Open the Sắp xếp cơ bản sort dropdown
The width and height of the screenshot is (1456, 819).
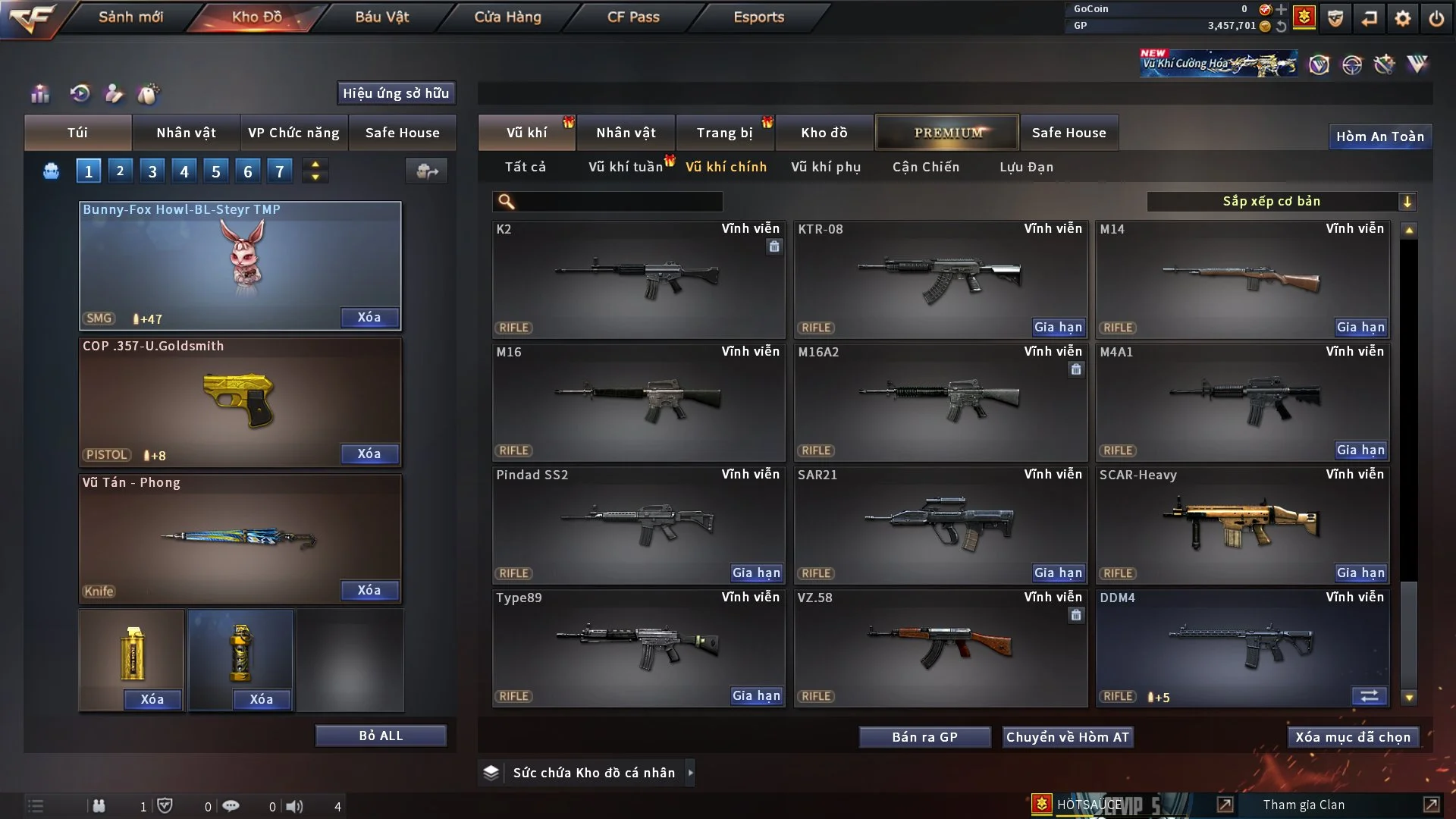click(1281, 202)
